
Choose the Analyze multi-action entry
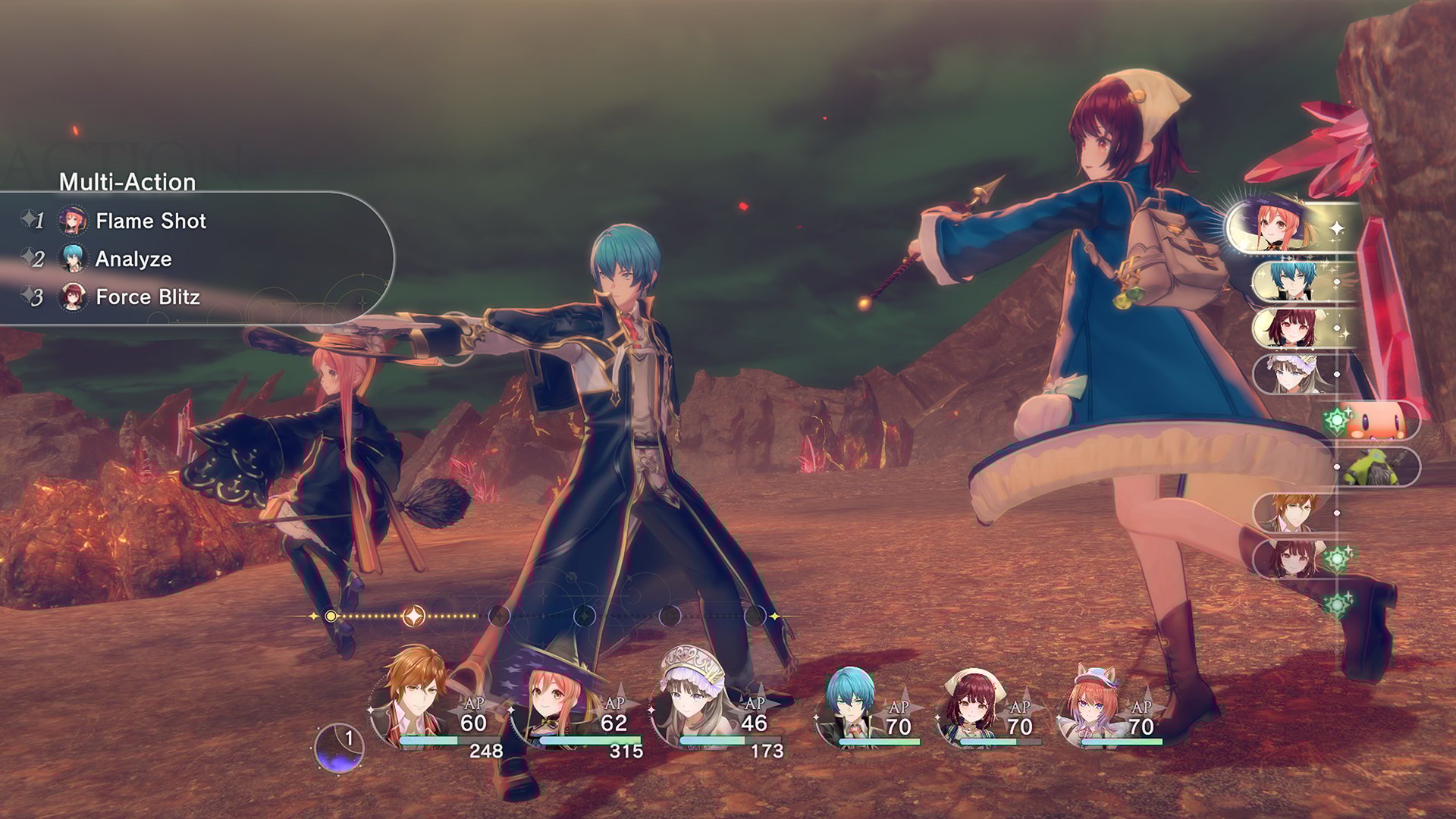(133, 259)
